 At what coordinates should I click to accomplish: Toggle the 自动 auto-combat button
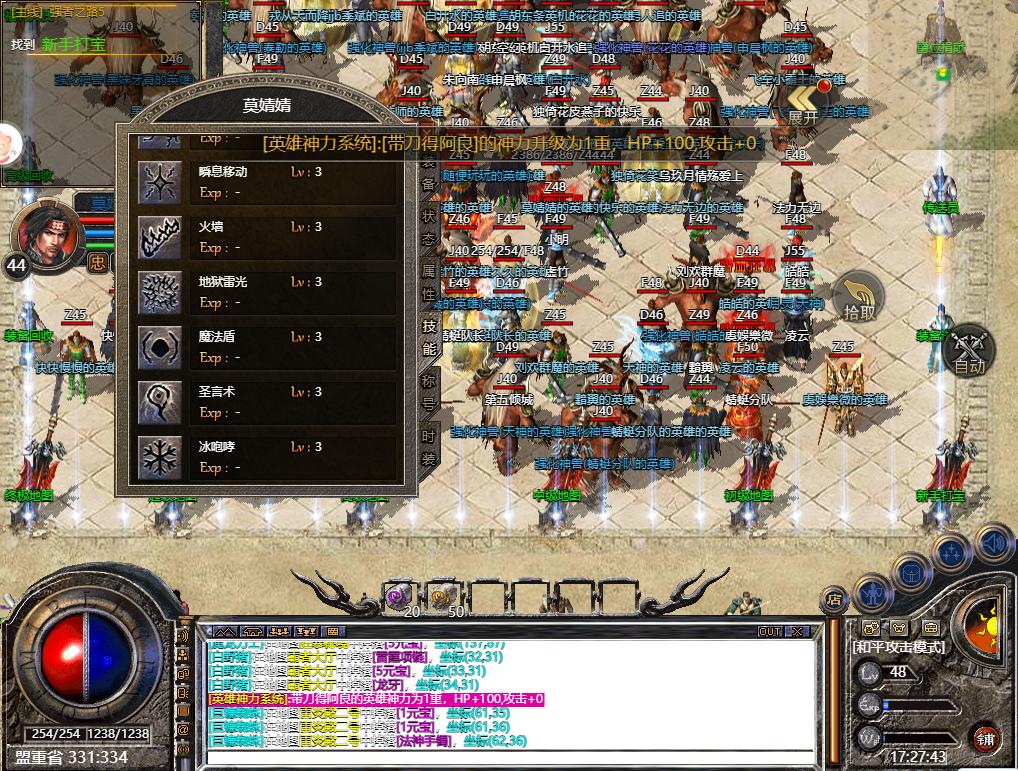[x=969, y=352]
